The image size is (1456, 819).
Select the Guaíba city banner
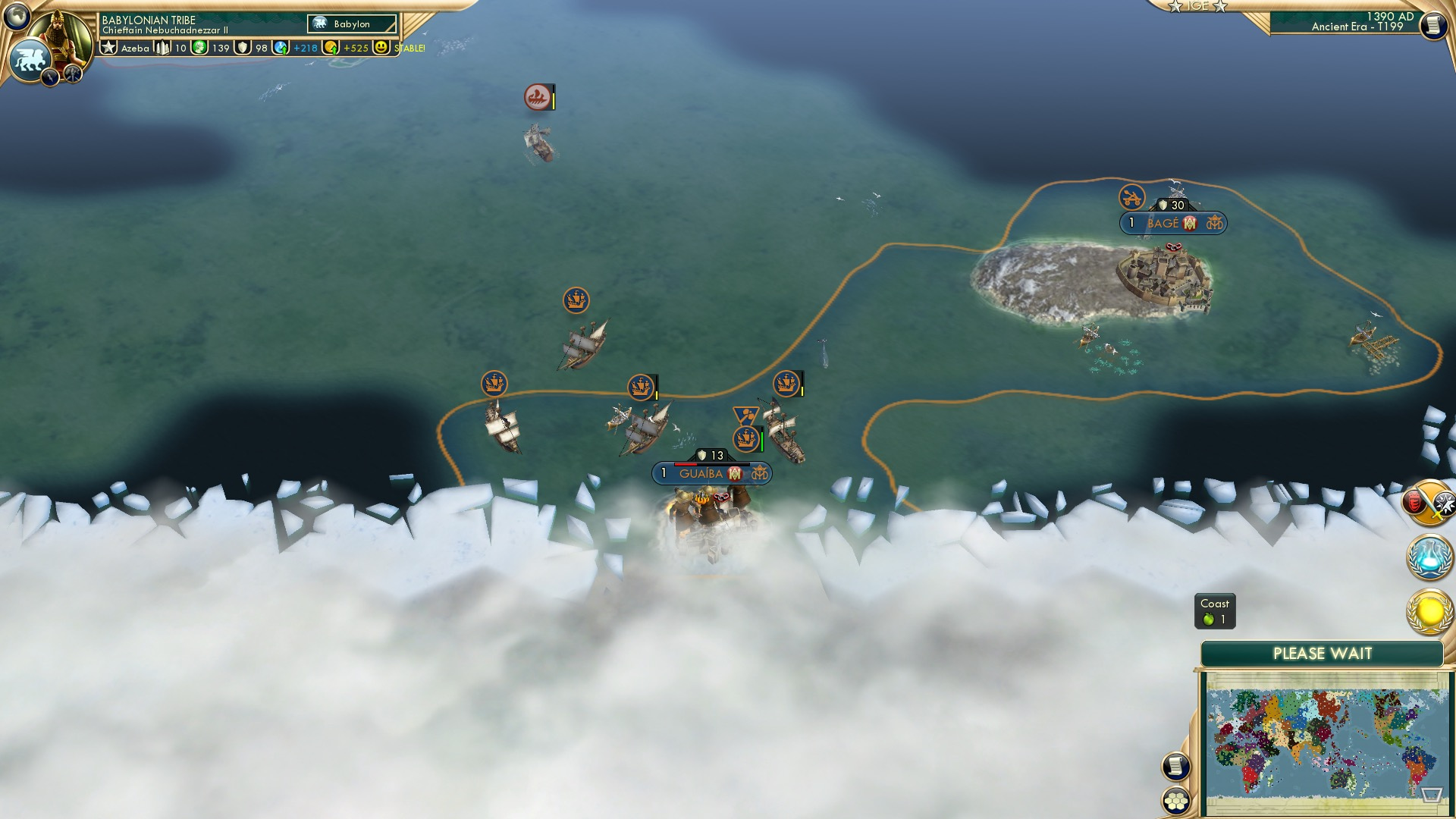[x=711, y=472]
